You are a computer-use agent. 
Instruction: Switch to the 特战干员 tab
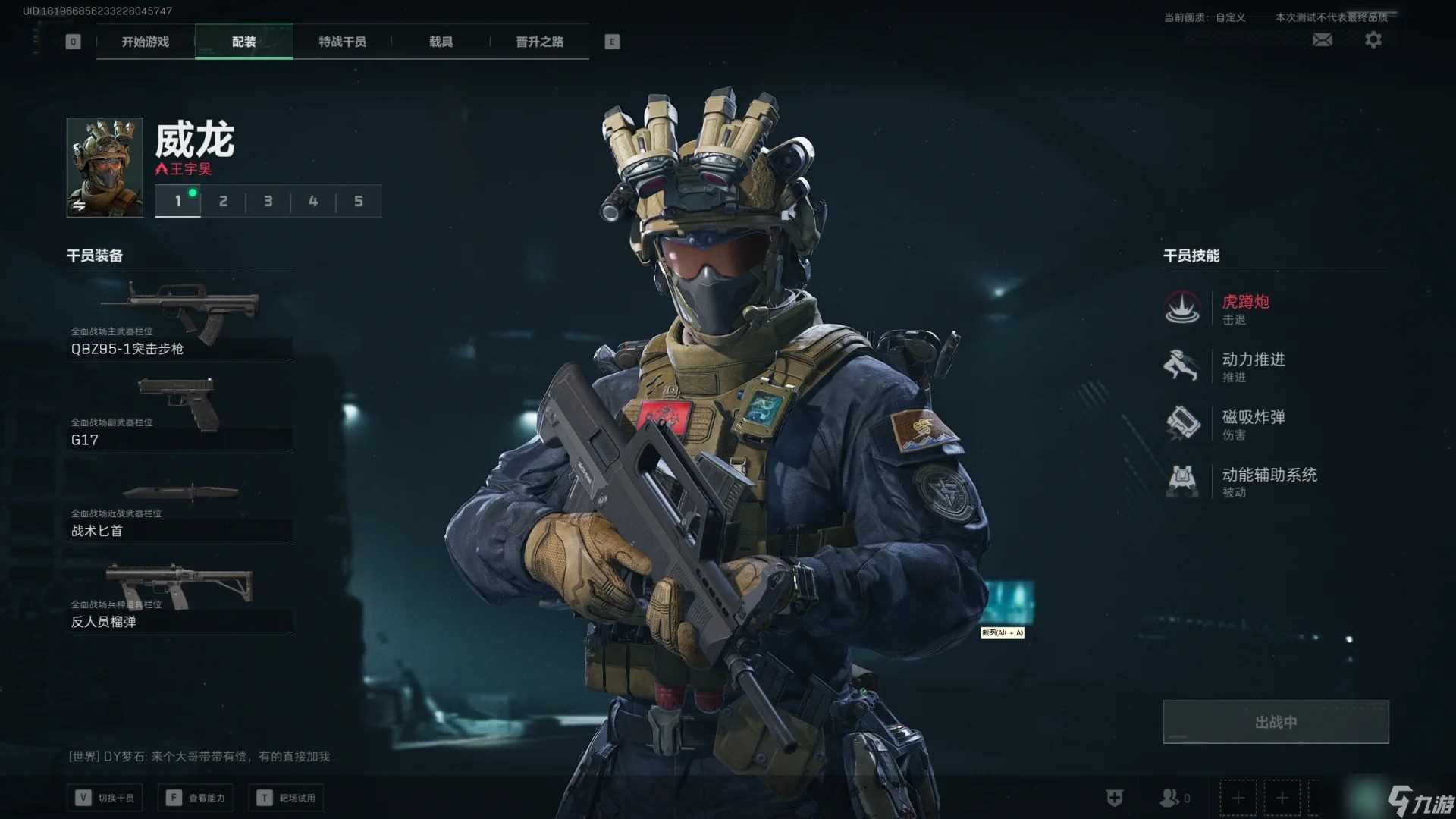pos(342,42)
